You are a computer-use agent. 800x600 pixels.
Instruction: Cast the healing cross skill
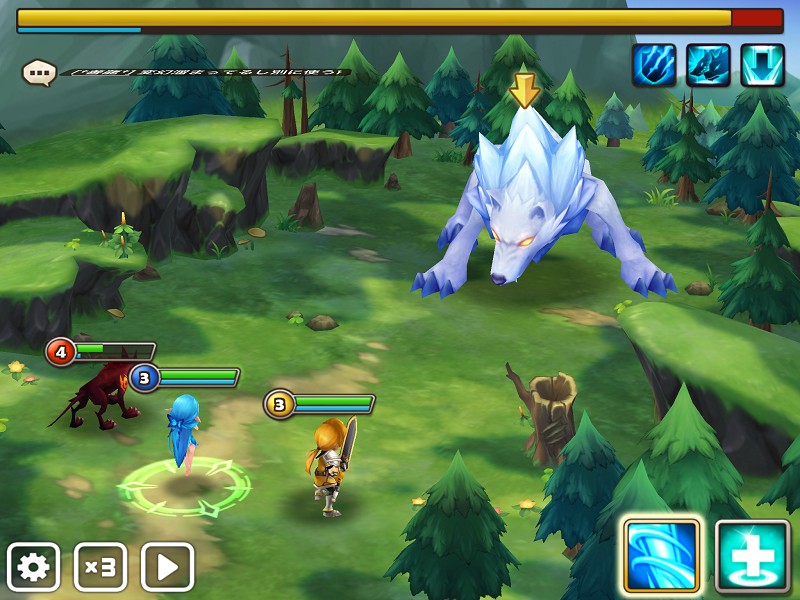[752, 556]
